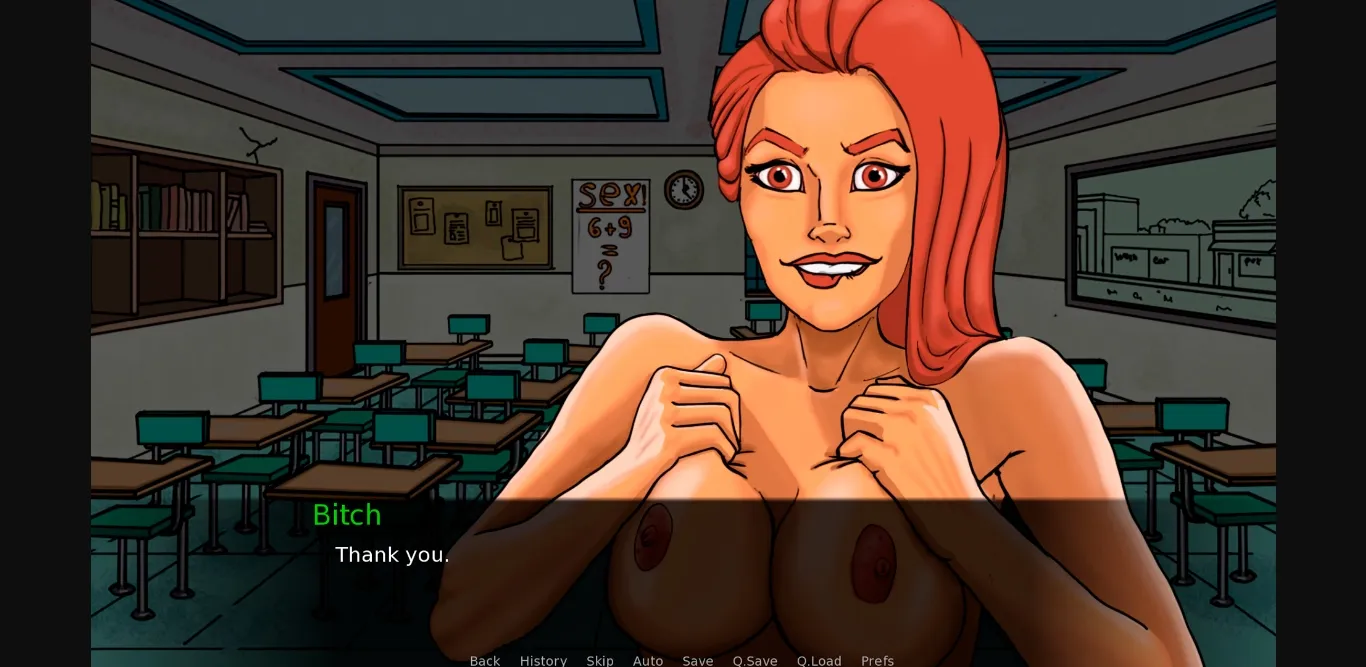The image size is (1366, 667).
Task: Activate the Skip dialogue option
Action: (600, 660)
